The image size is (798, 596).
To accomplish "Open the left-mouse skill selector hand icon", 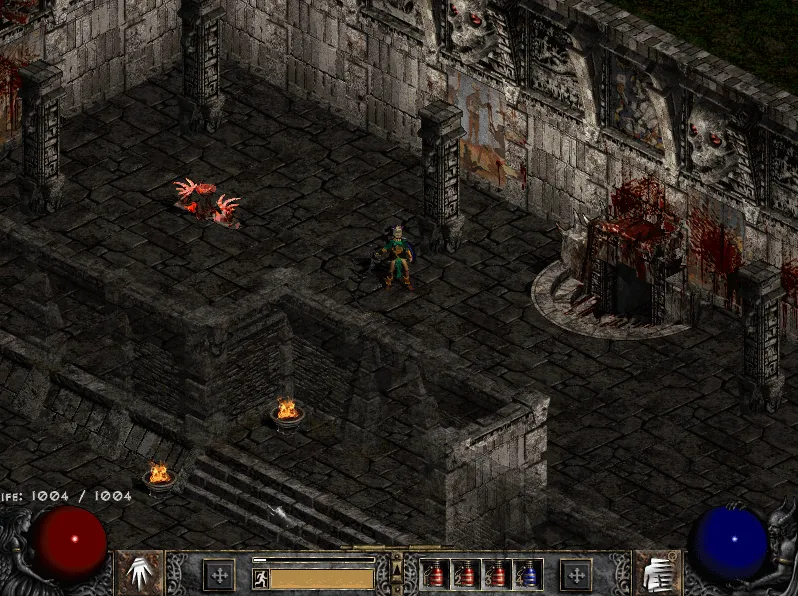I will [x=140, y=573].
